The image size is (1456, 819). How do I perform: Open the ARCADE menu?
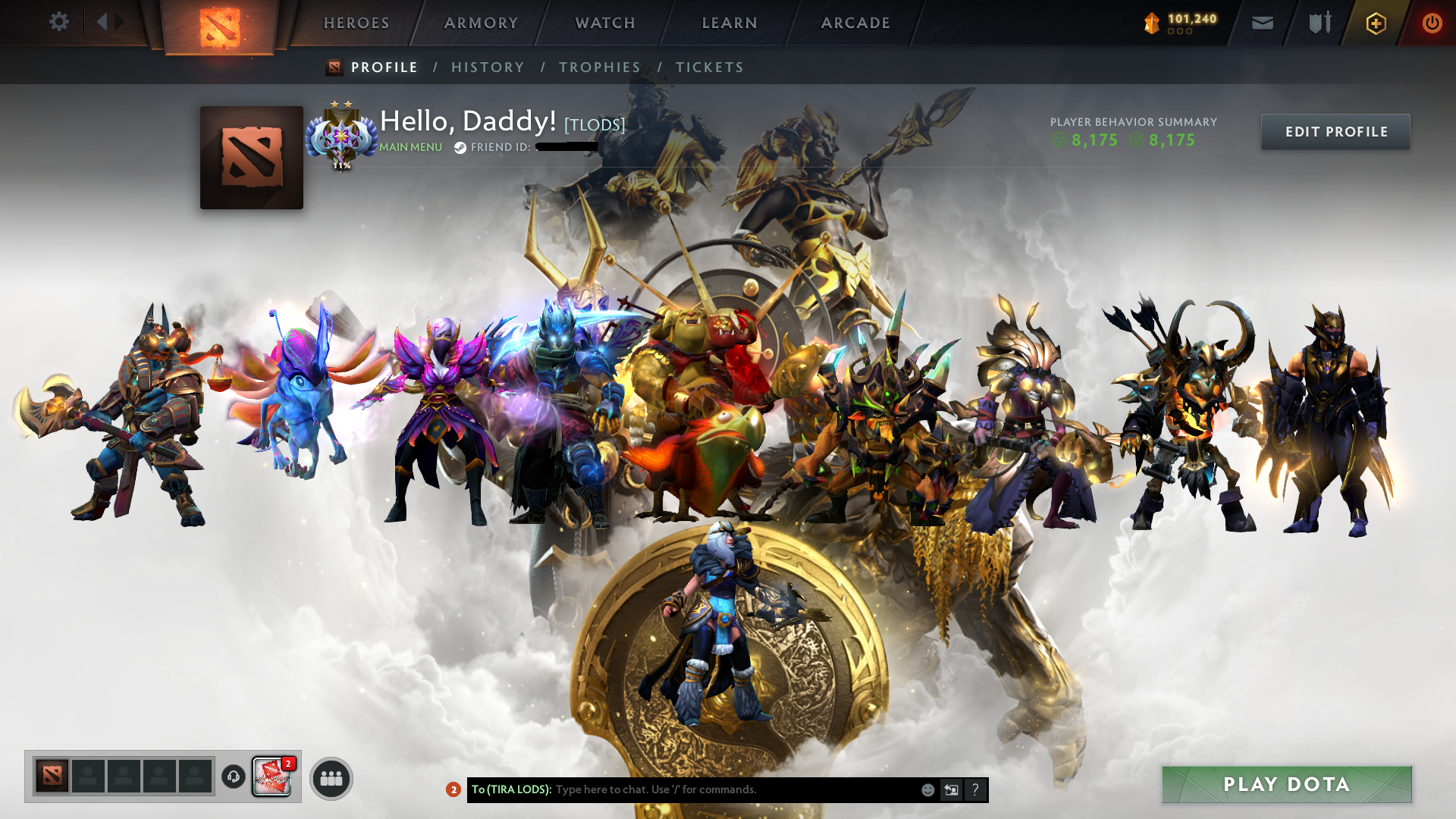[x=855, y=23]
